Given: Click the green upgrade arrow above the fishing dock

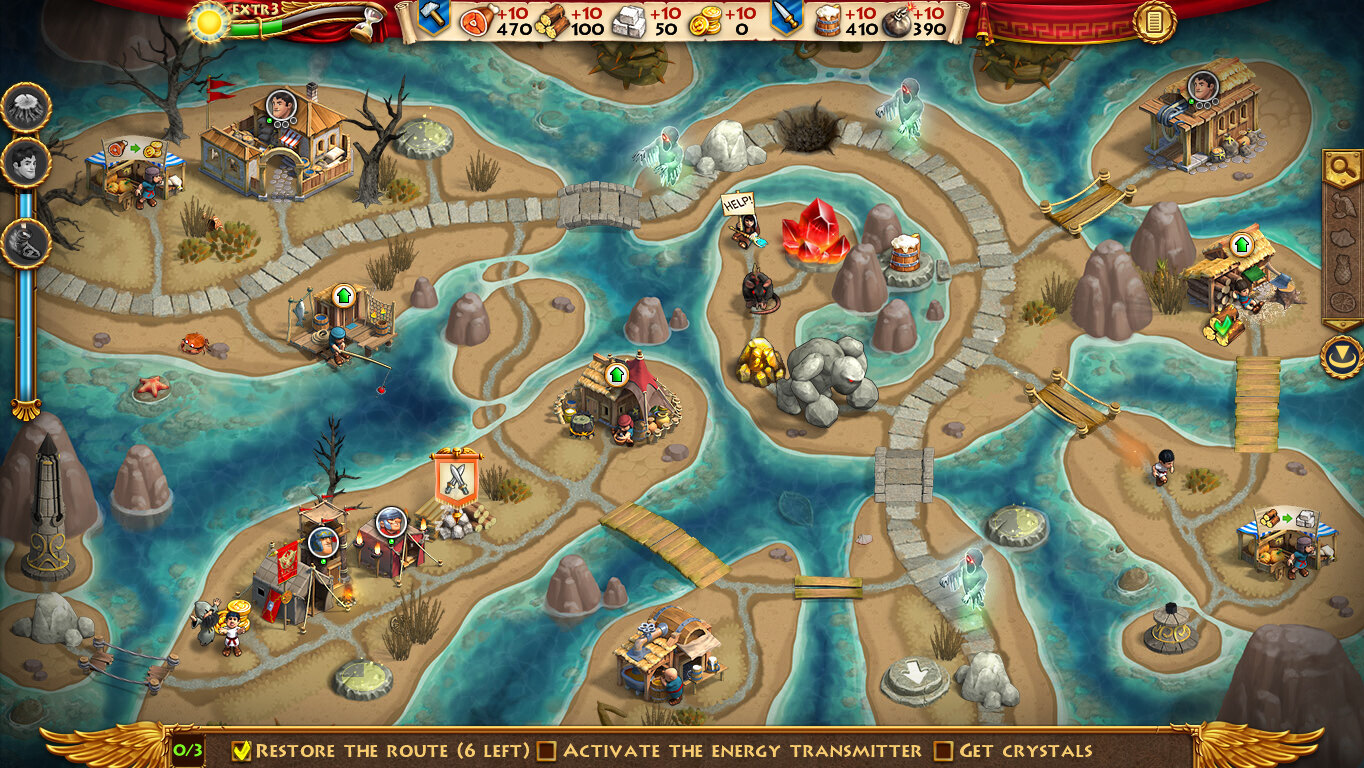Looking at the screenshot, I should pyautogui.click(x=344, y=296).
